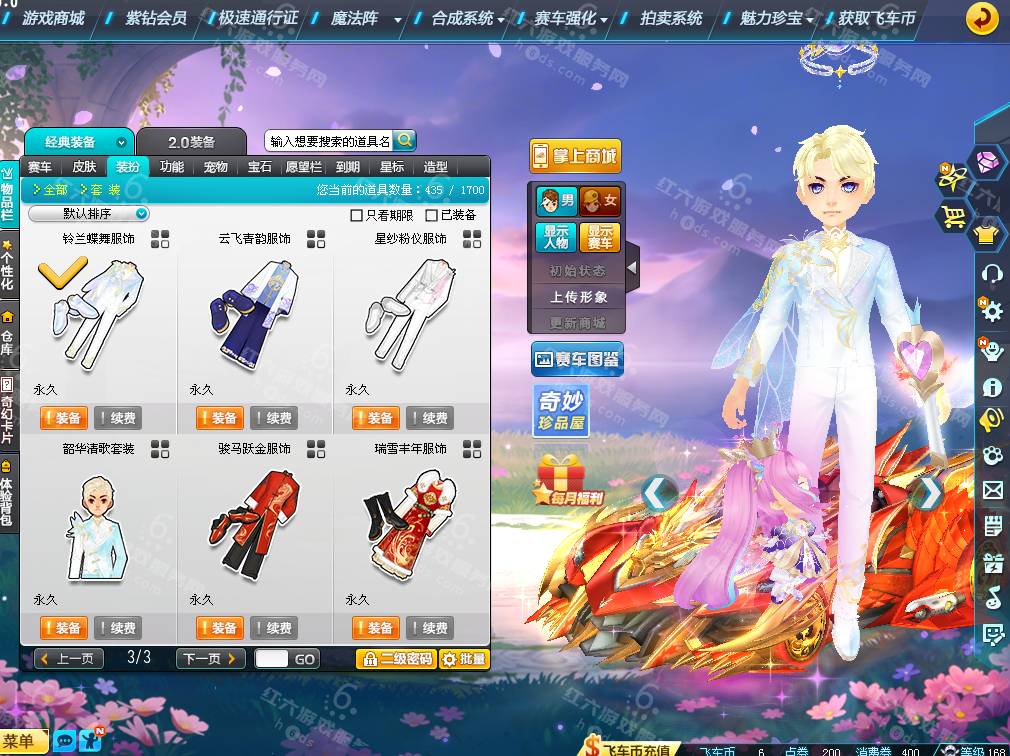The width and height of the screenshot is (1010, 756).
Task: Toggle the 只看期限 checkbox
Action: point(357,215)
